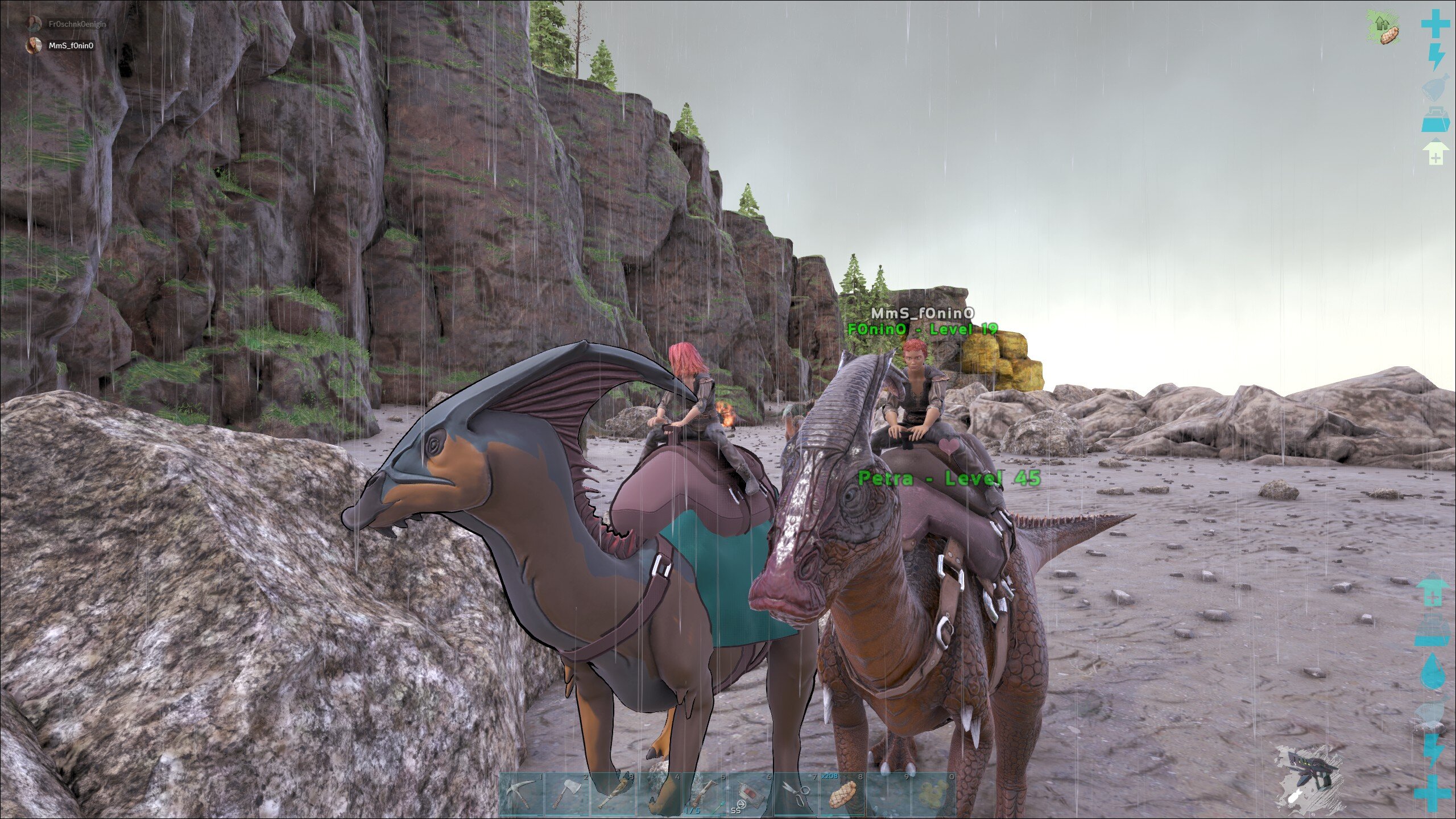This screenshot has width=1456, height=819.
Task: Select player MmS_f0nin0 in the player list
Action: [71, 46]
